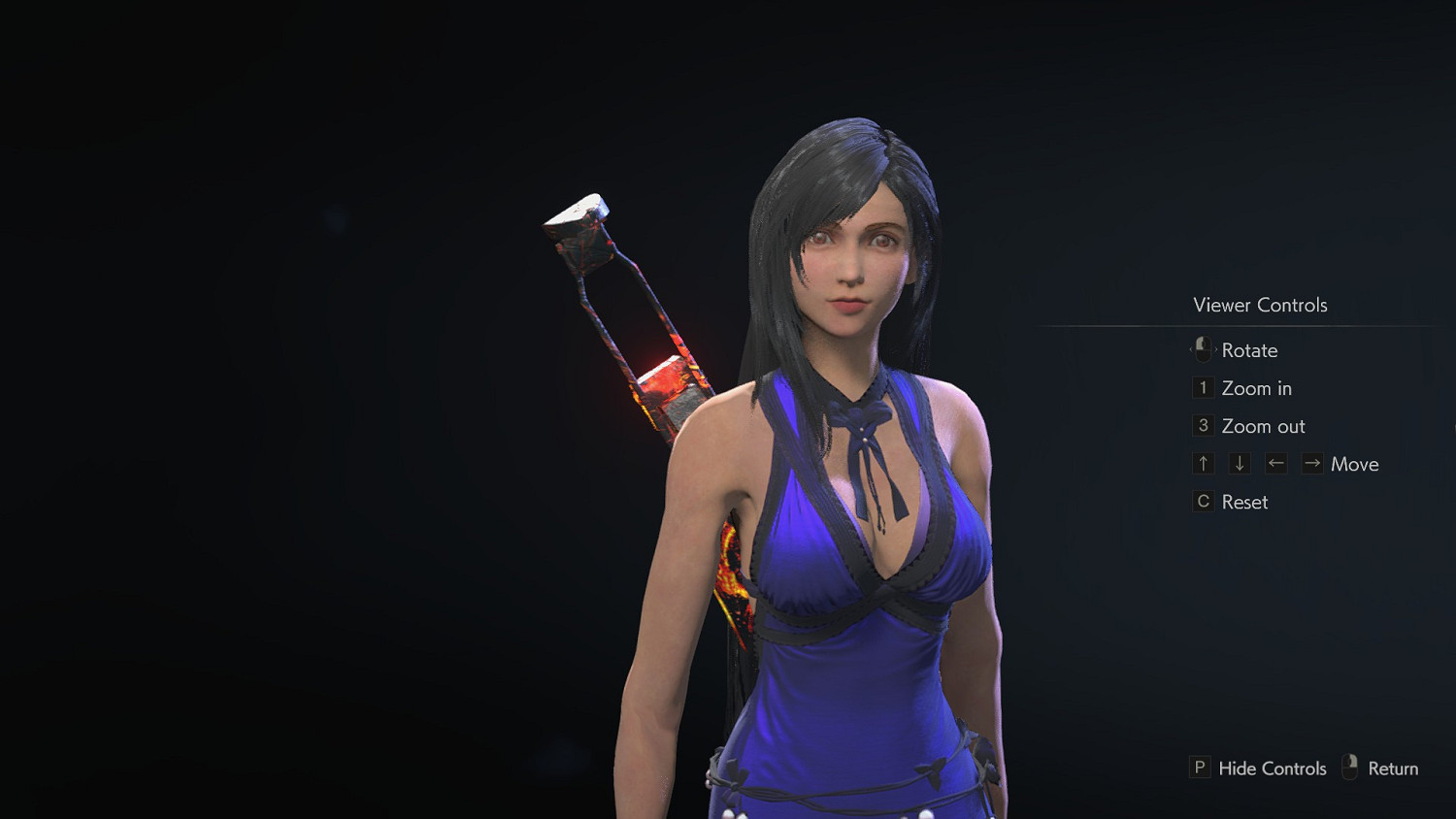Screen dimensions: 1456x819
Task: Click the "3" key icon for Zoom out
Action: coord(1203,425)
